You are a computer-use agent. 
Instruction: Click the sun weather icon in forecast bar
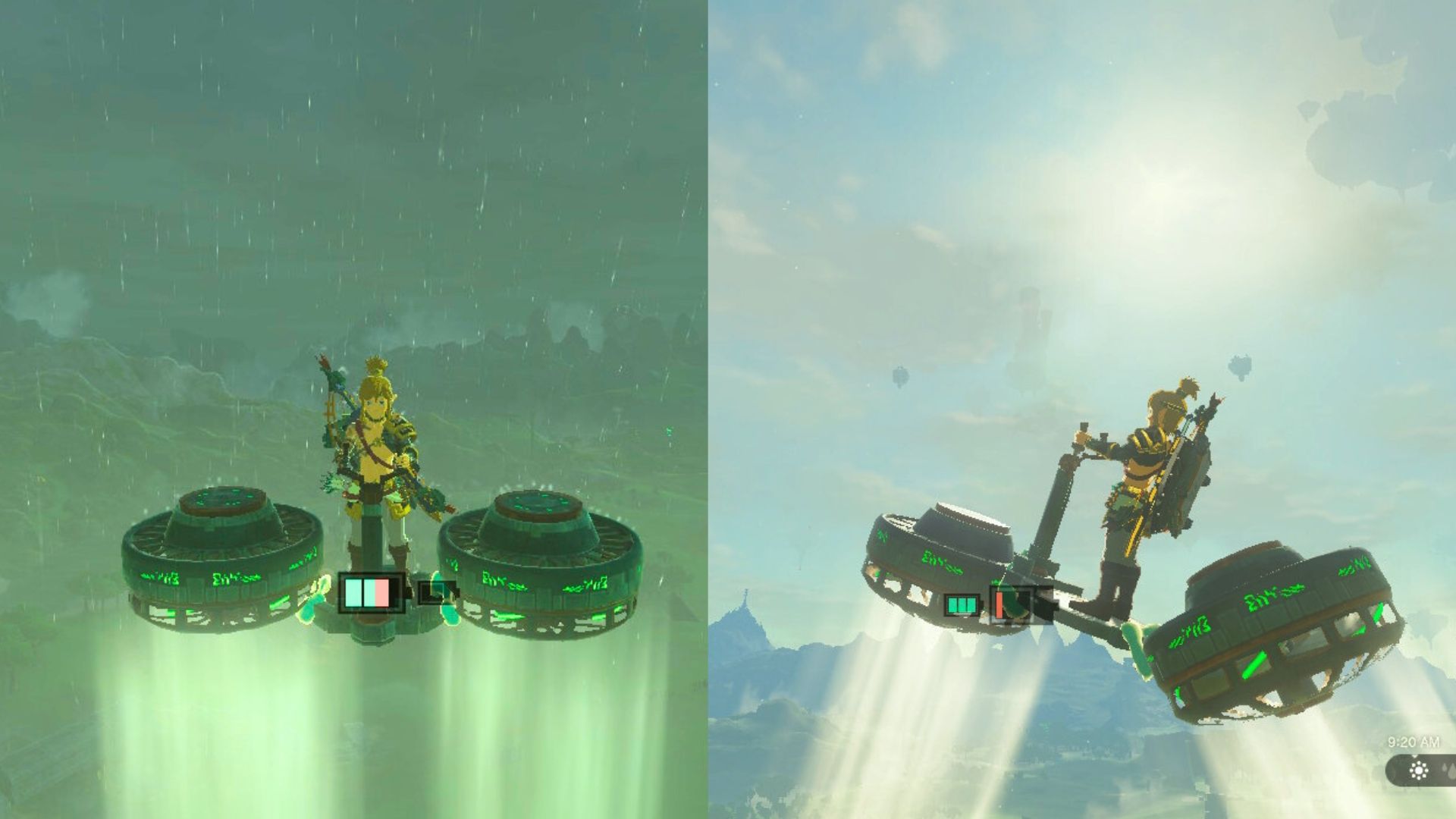point(1418,772)
